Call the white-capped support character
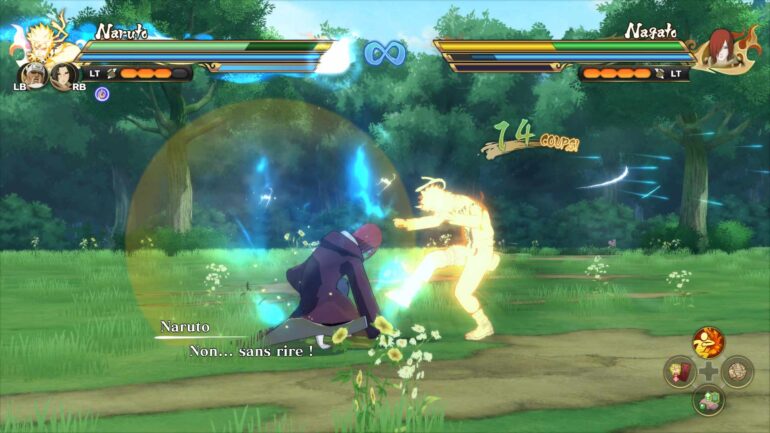 click(x=35, y=75)
